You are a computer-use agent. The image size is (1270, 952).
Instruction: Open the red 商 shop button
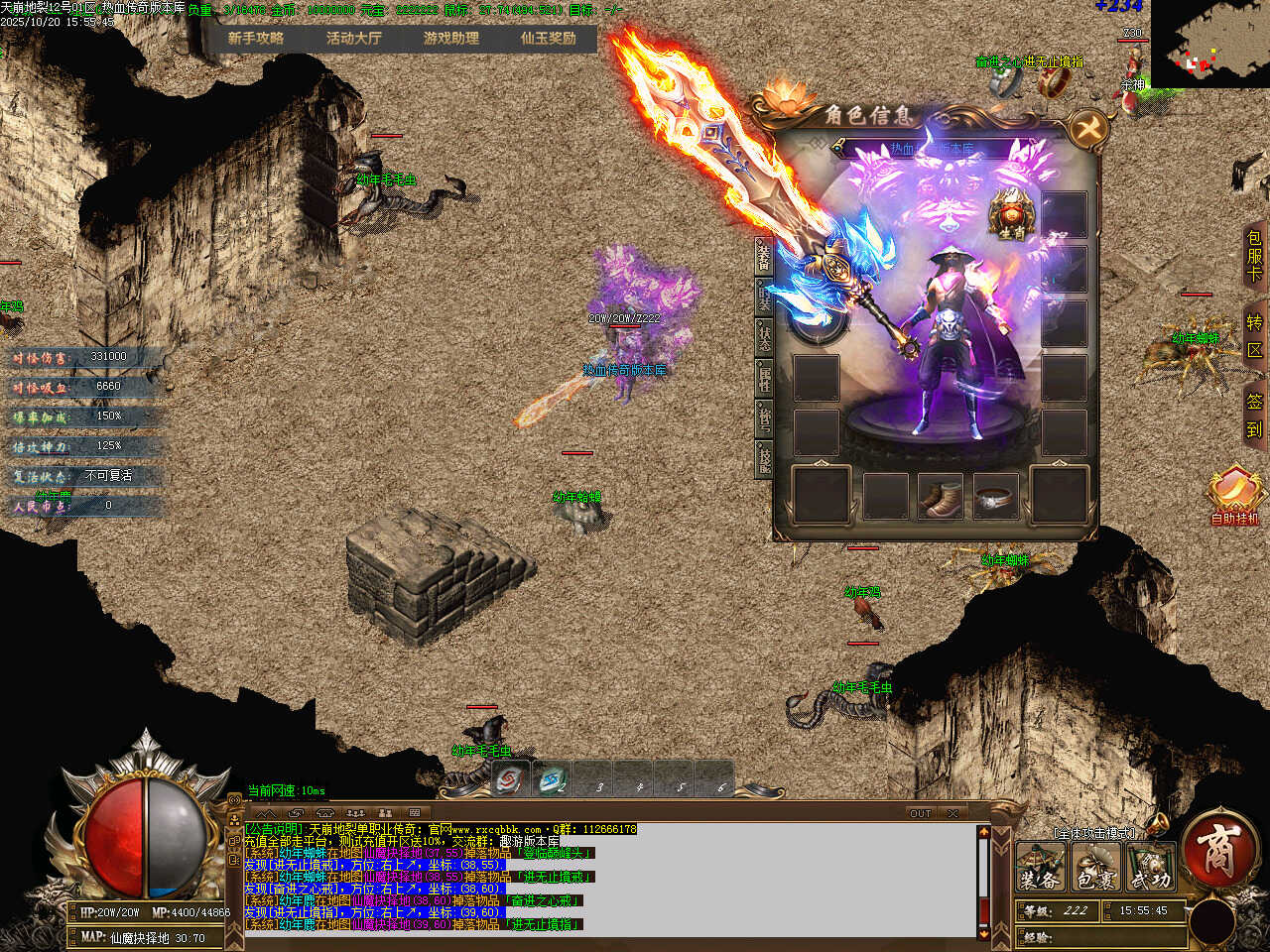click(x=1216, y=851)
